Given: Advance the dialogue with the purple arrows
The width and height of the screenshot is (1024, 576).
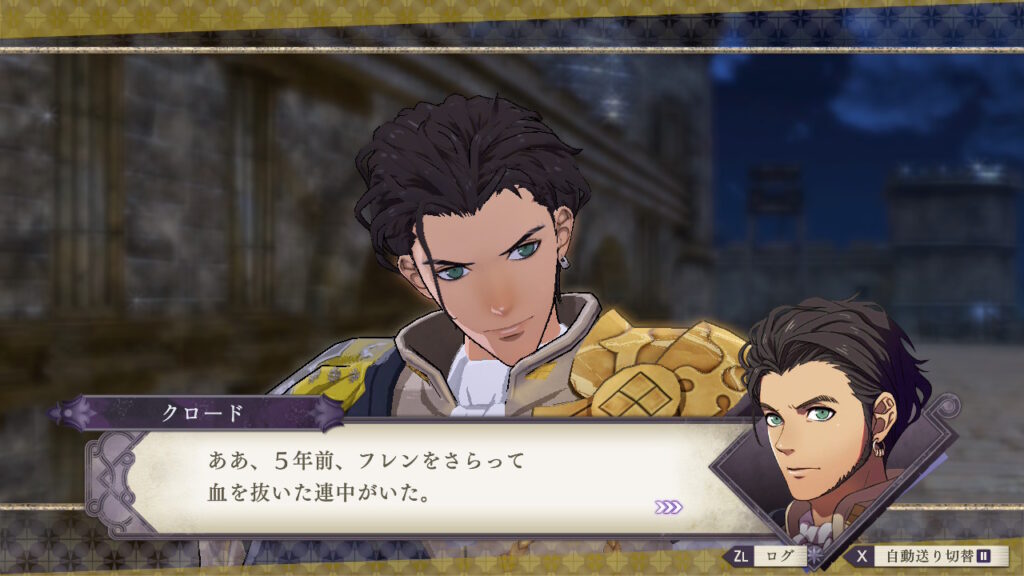Looking at the screenshot, I should (x=668, y=507).
